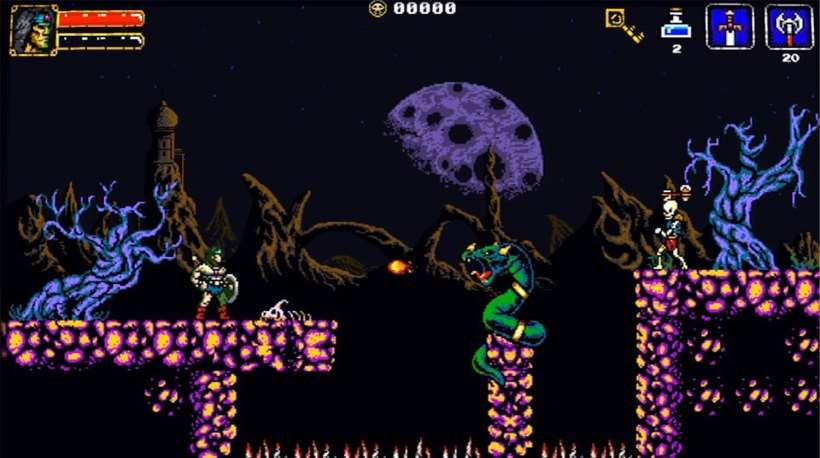Select the golden key icon
Viewport: 820px width, 458px height.
[623, 25]
